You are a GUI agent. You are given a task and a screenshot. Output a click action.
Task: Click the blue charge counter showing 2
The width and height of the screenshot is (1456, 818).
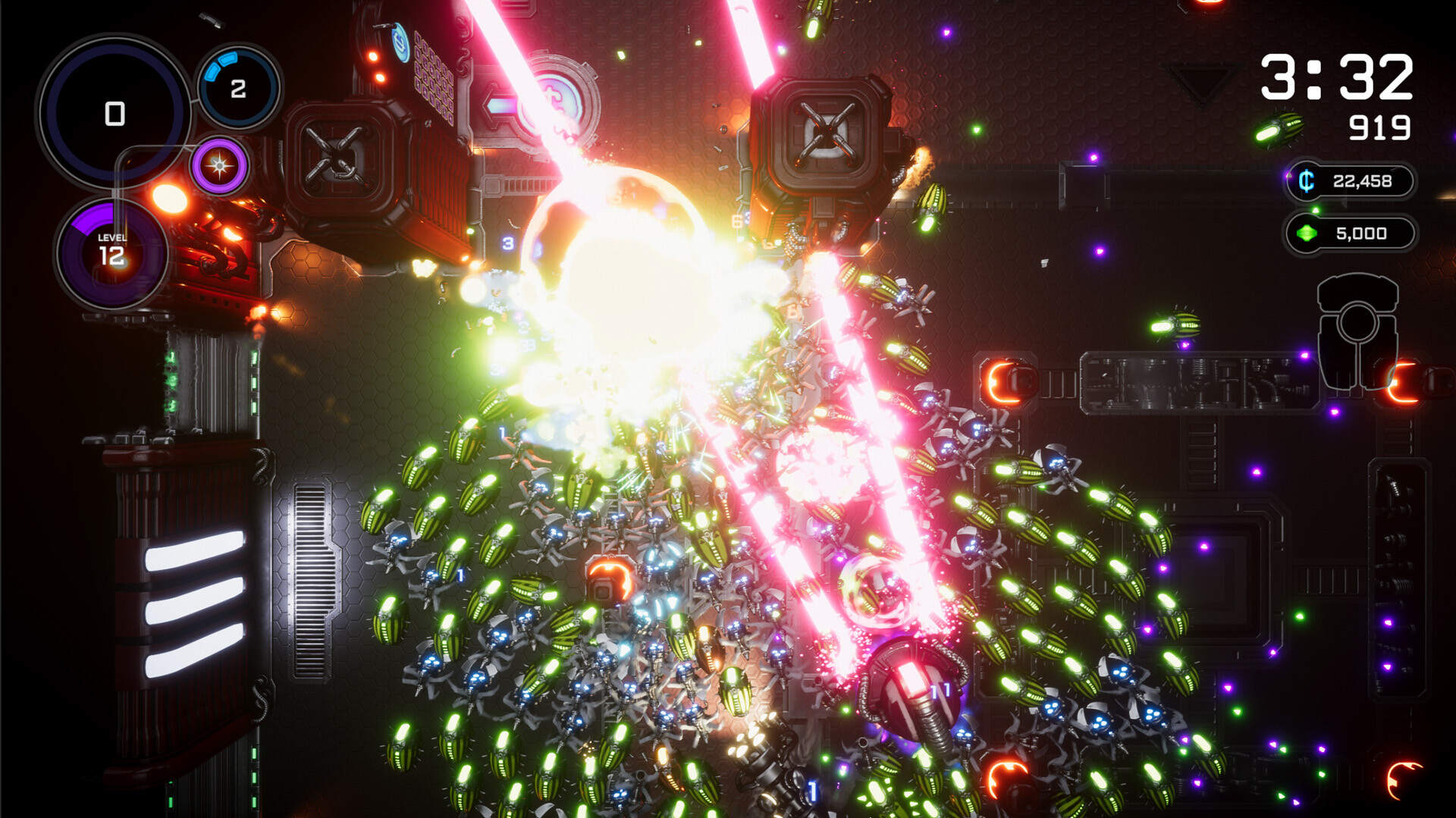click(x=237, y=87)
